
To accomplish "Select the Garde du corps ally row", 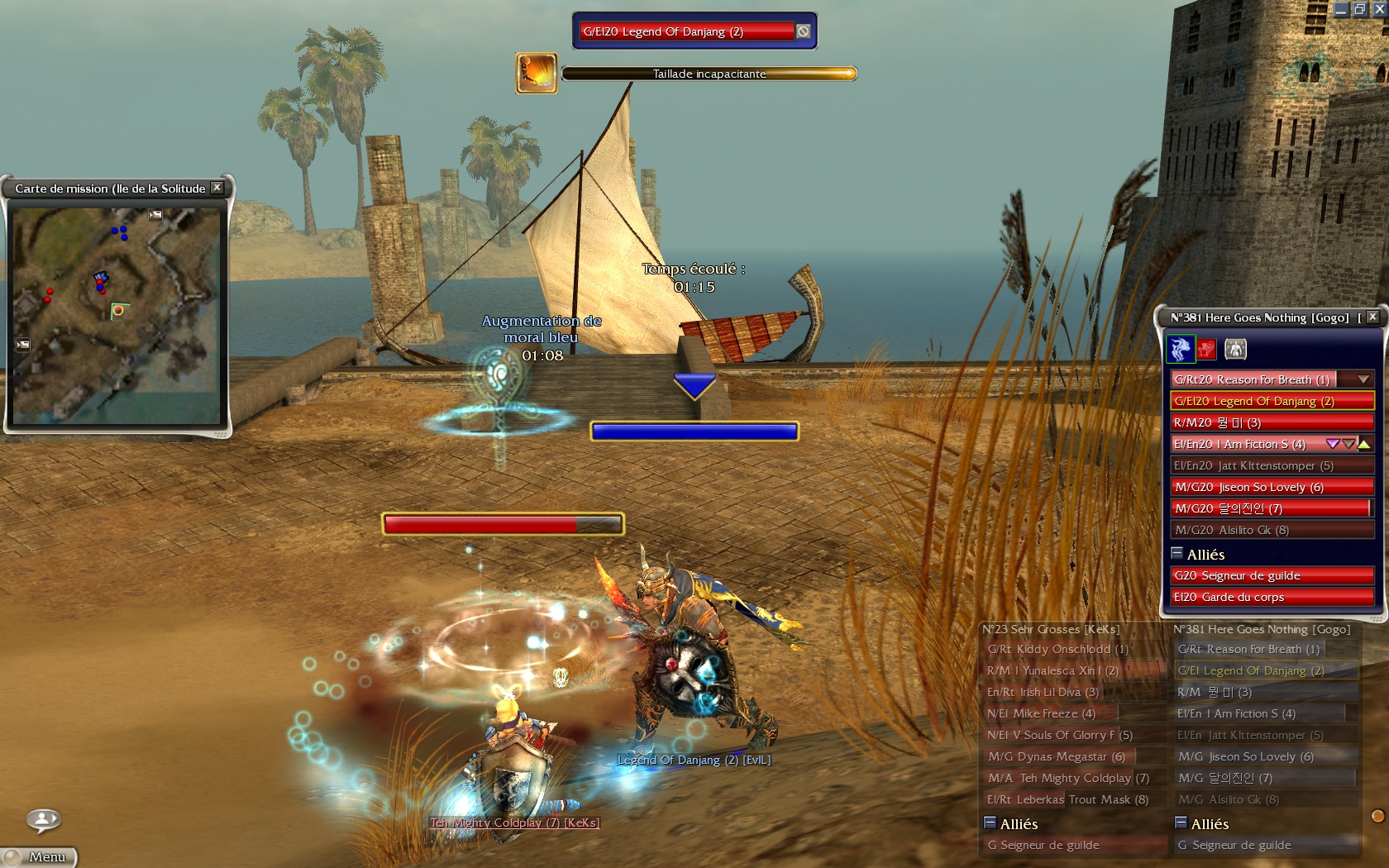I will click(x=1272, y=597).
